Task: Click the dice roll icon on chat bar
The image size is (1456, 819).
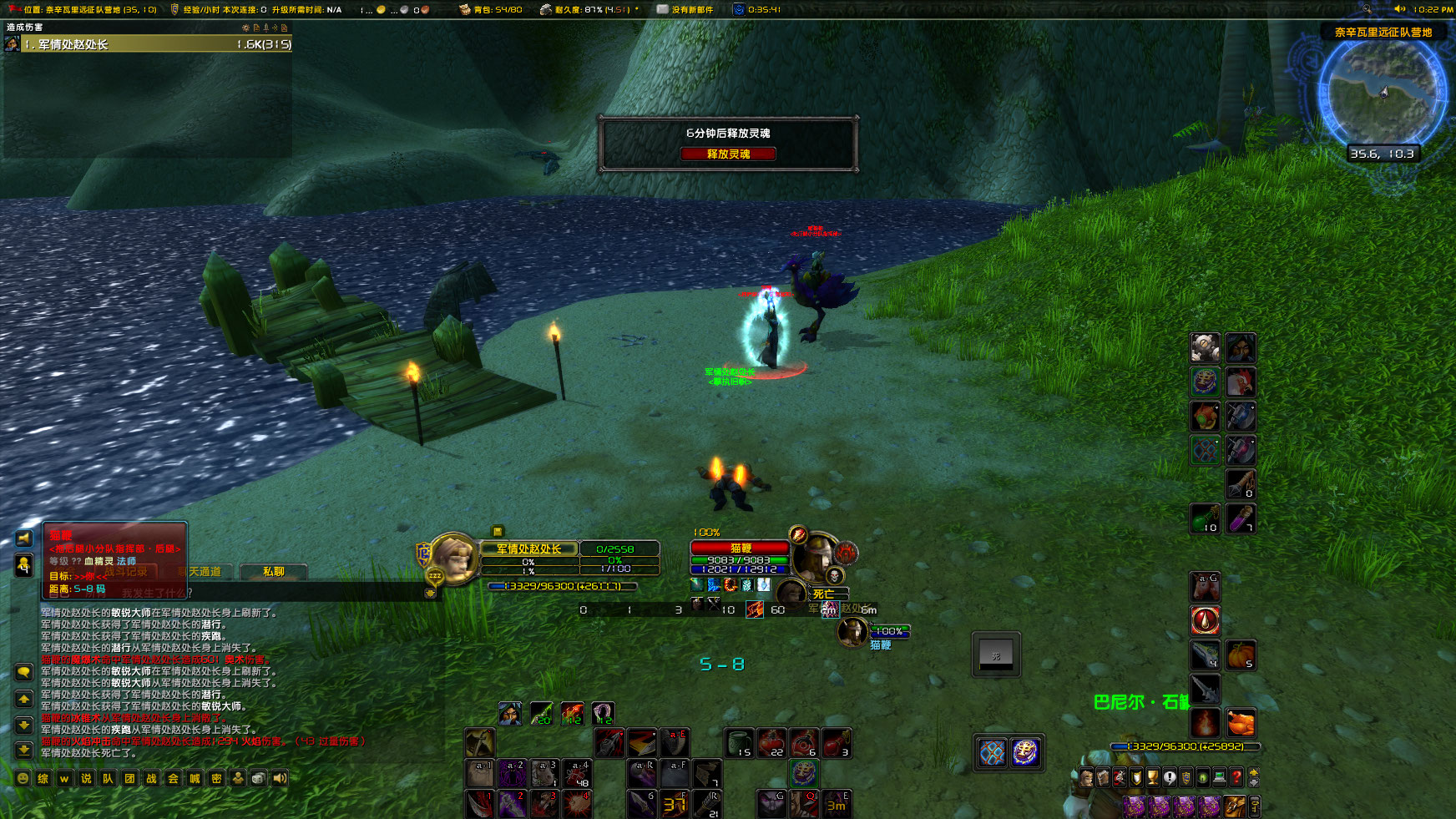Action: (258, 779)
